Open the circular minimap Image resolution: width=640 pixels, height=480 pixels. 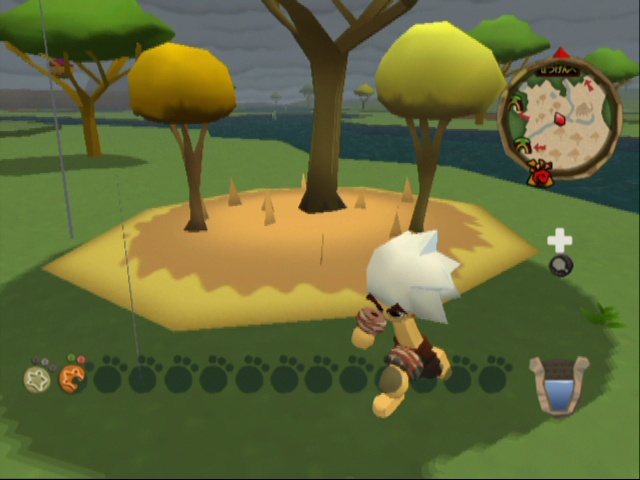click(x=560, y=117)
